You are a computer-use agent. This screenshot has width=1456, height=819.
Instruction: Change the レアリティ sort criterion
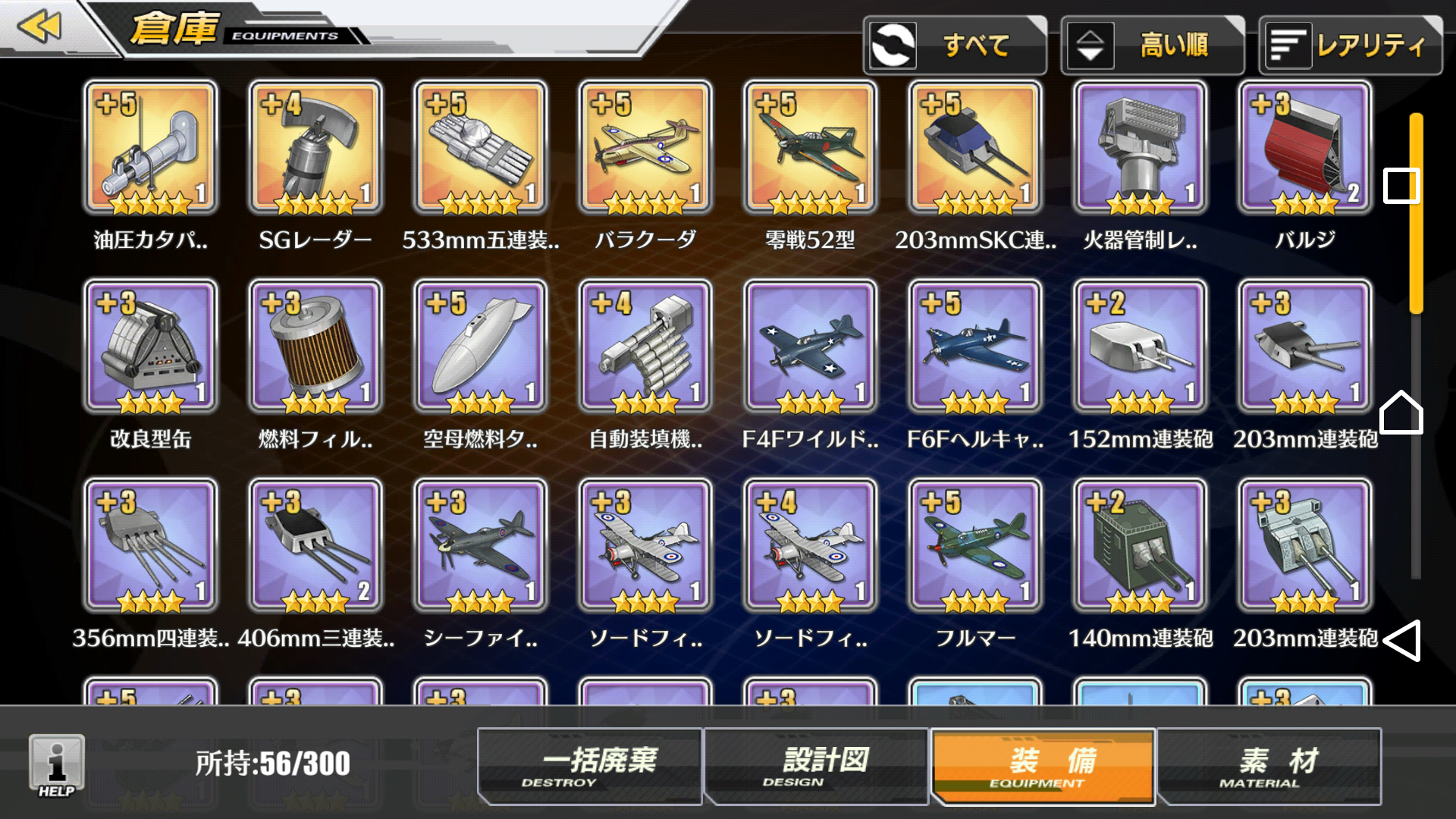point(1350,45)
